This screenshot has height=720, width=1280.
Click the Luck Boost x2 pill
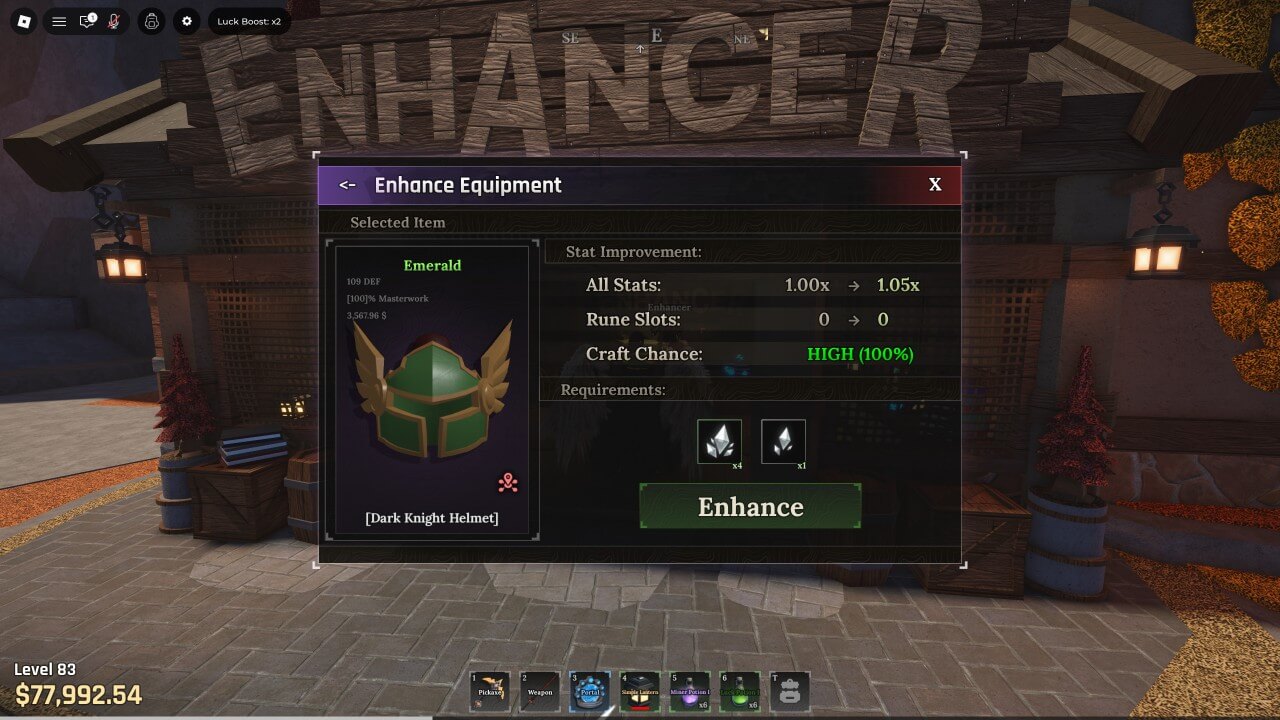249,21
